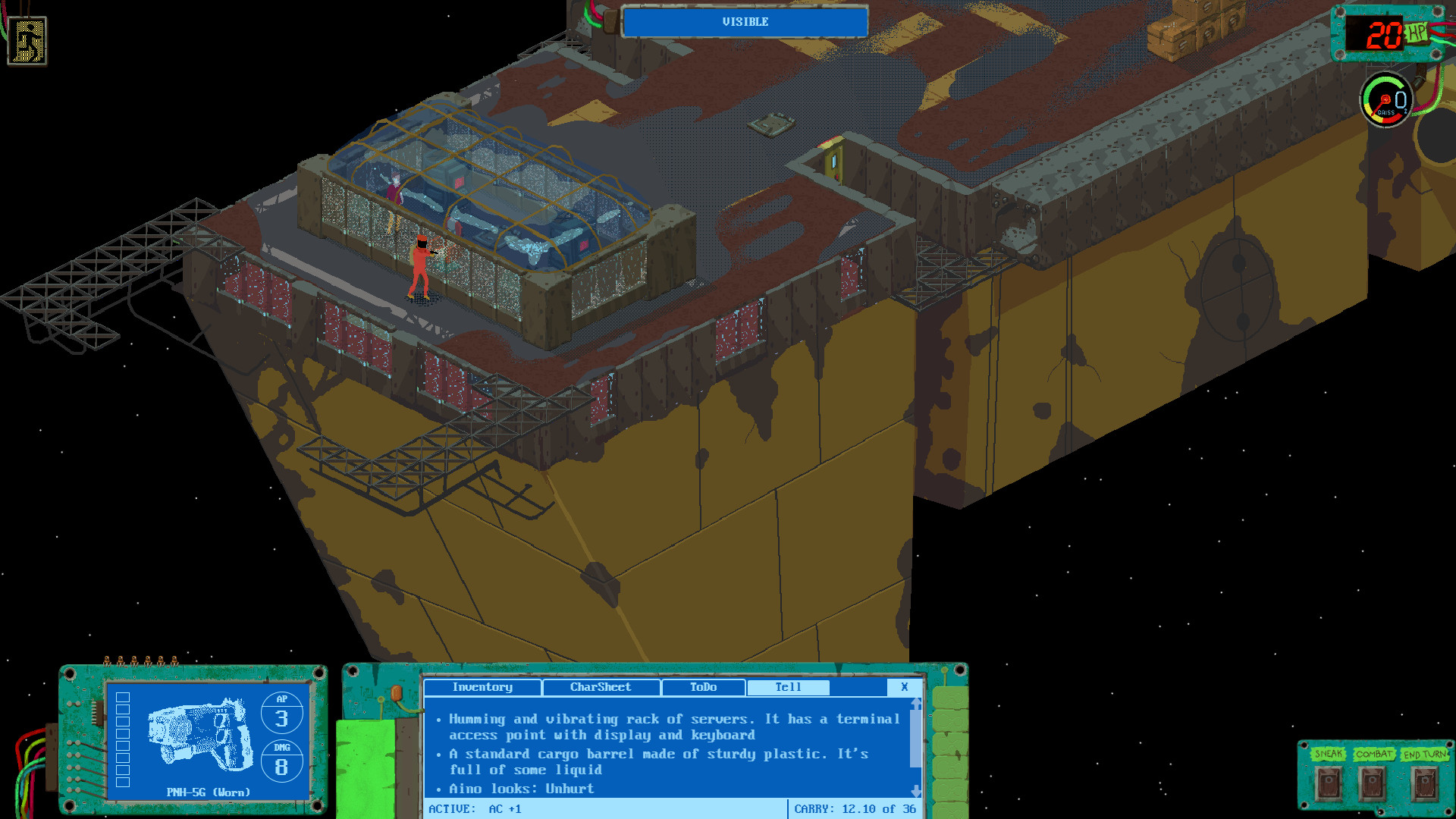The height and width of the screenshot is (819, 1456).
Task: Click the red HP display showing 20
Action: 1385,33
